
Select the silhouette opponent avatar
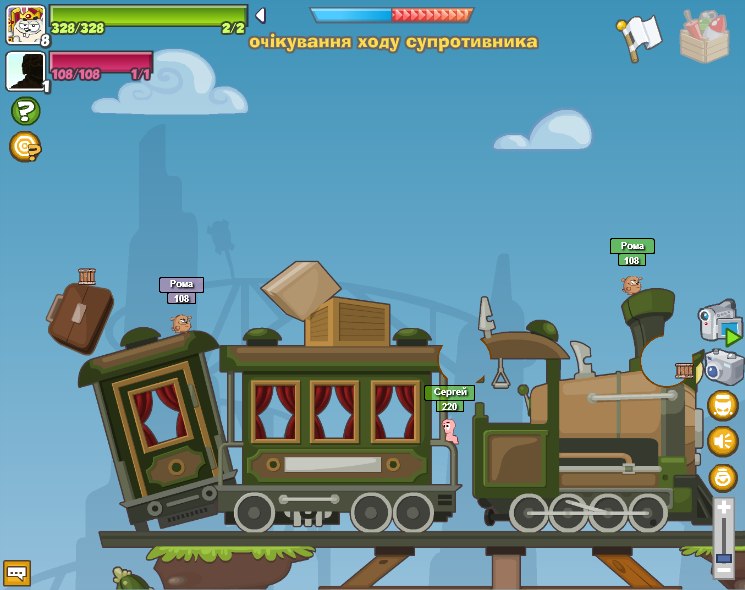point(25,71)
